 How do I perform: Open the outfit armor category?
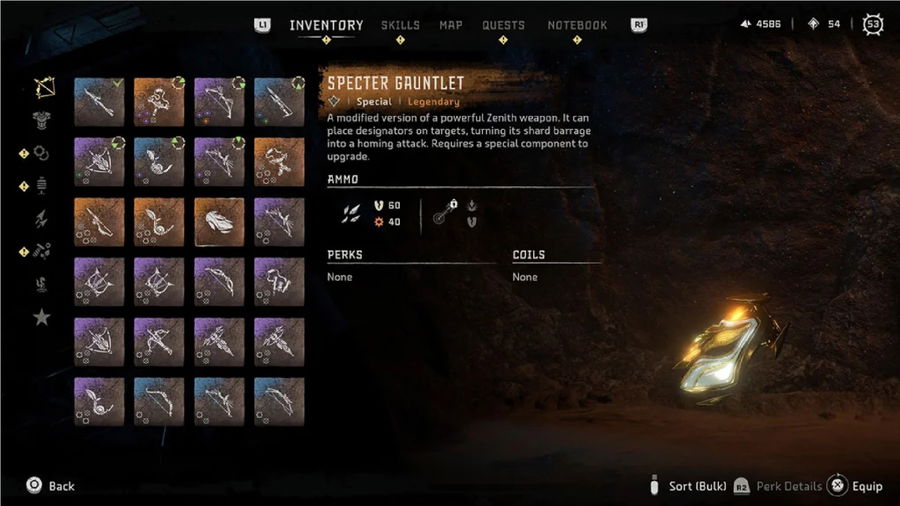[43, 119]
